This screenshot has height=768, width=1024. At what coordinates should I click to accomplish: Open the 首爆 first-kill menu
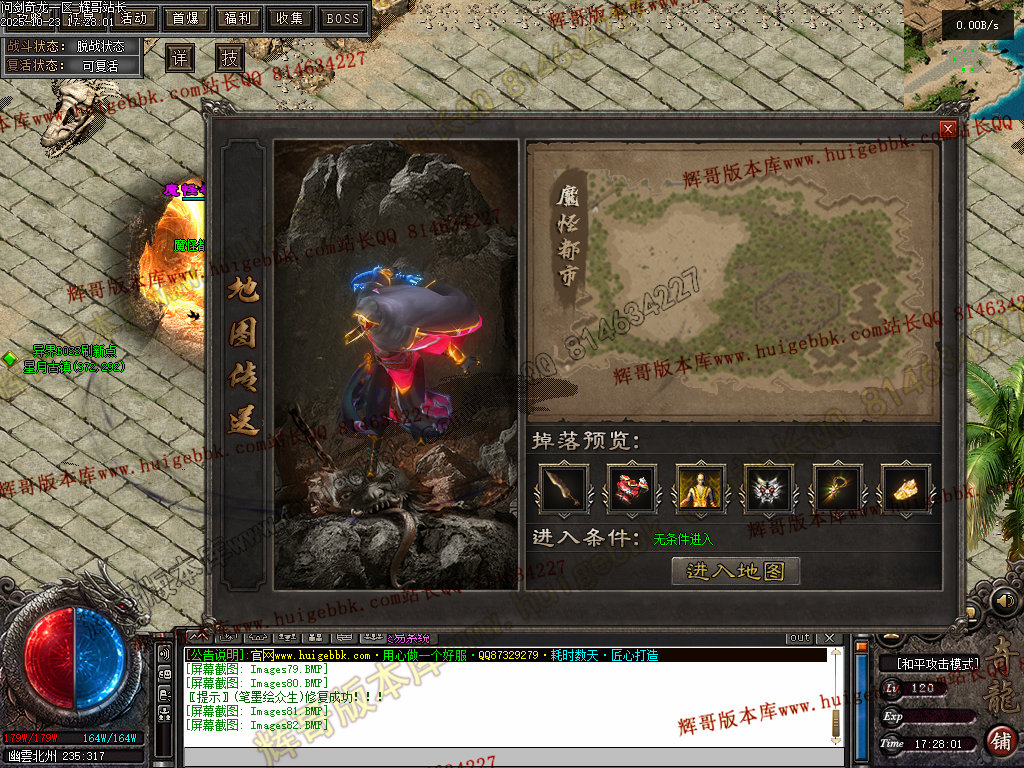(186, 18)
